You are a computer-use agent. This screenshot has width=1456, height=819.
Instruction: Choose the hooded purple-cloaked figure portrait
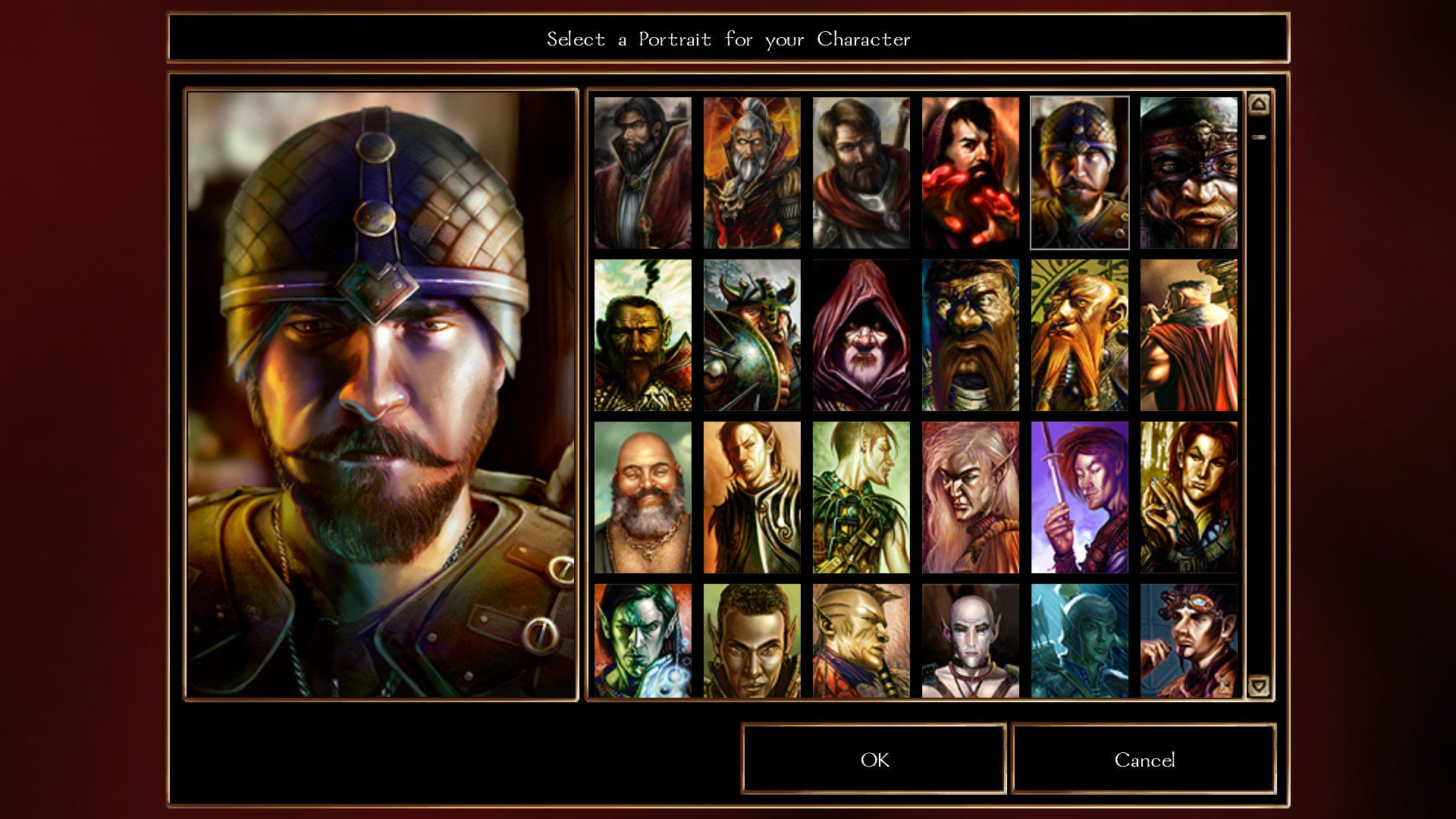861,334
